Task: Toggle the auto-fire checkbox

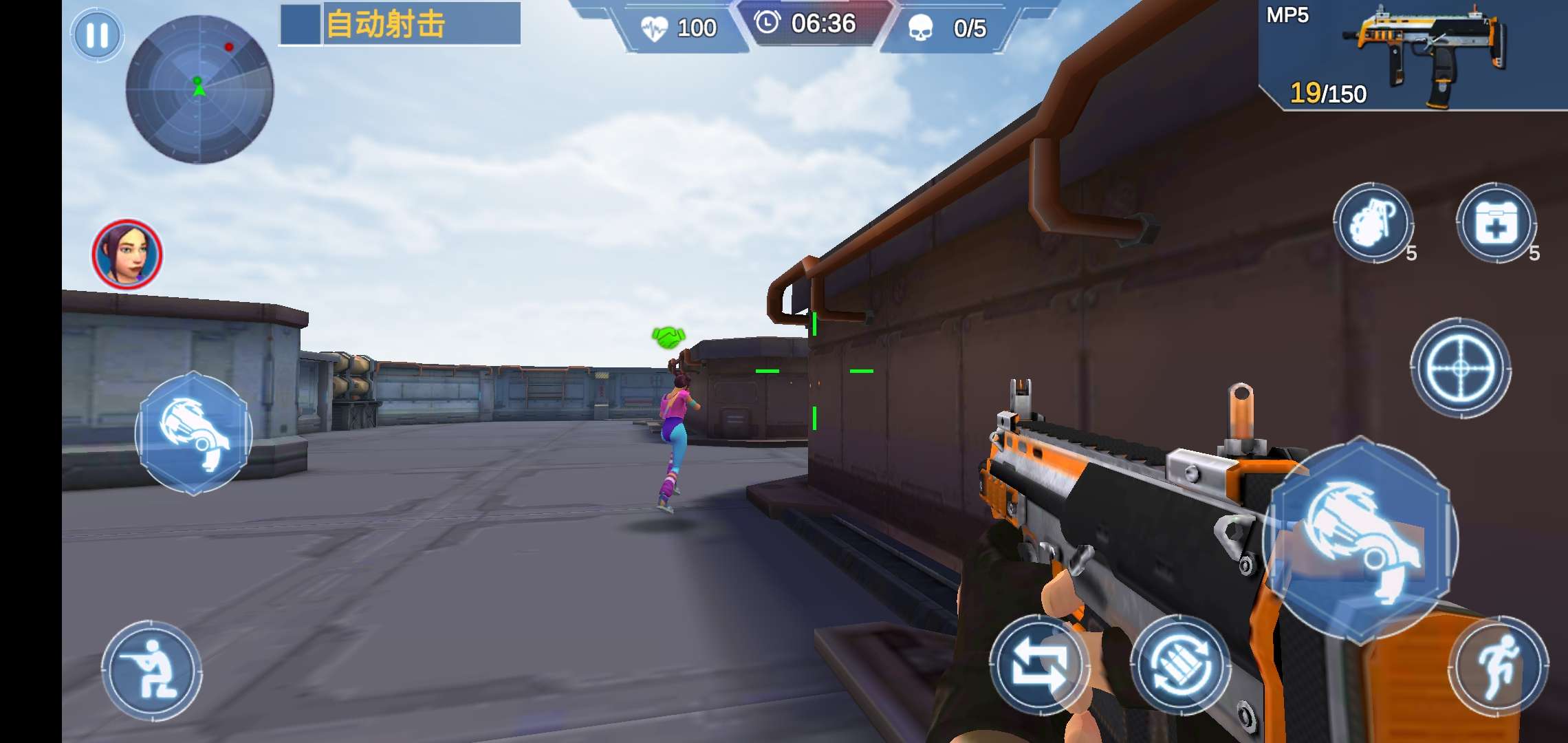Action: pyautogui.click(x=301, y=24)
